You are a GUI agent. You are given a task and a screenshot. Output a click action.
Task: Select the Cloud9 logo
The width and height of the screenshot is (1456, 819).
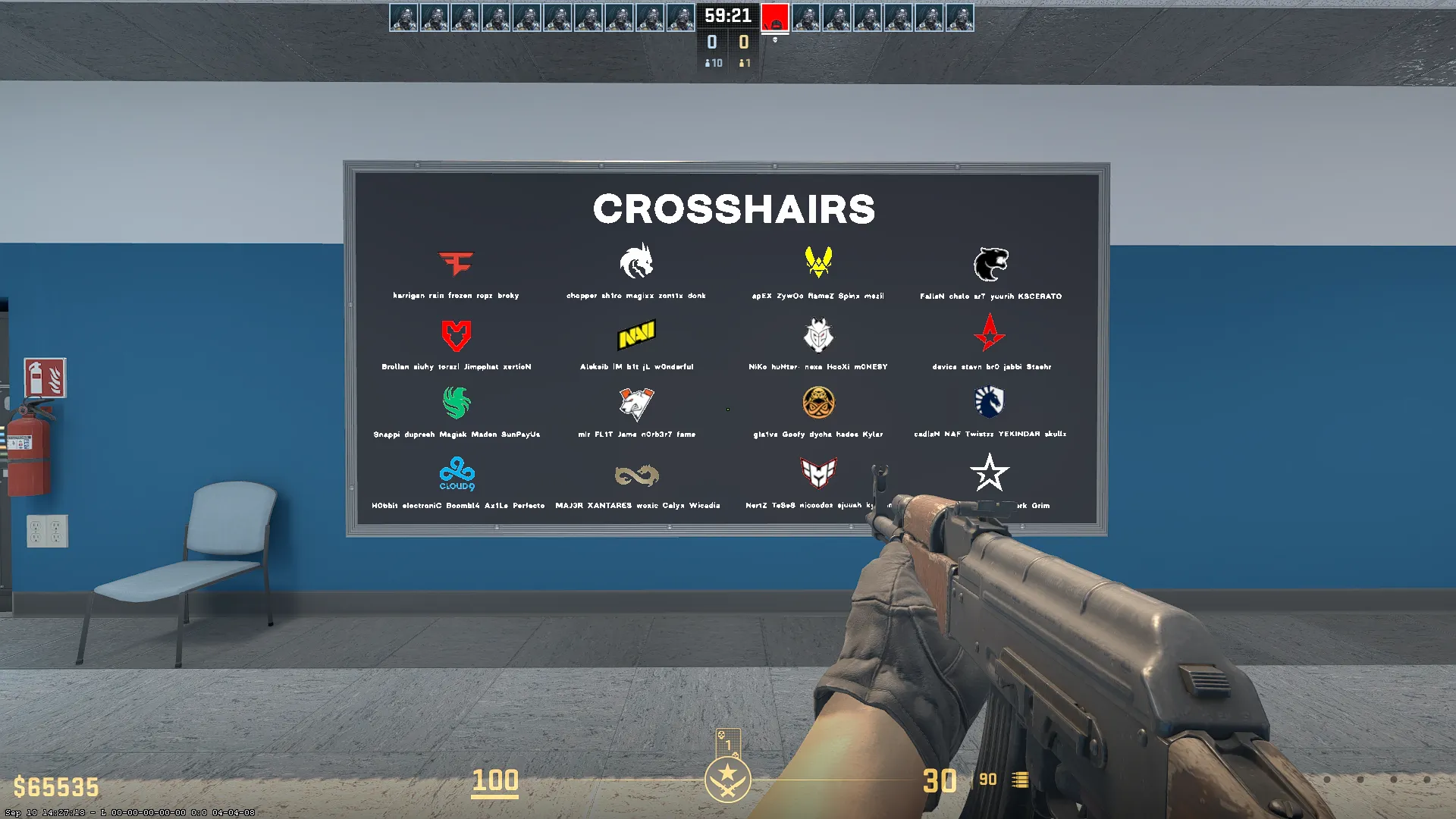click(x=457, y=472)
